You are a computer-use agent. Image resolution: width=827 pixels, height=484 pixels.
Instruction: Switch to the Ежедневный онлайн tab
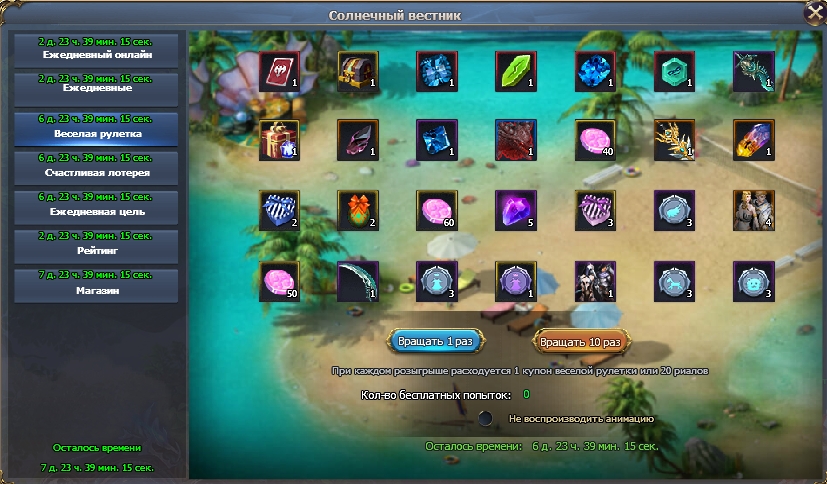click(x=96, y=49)
